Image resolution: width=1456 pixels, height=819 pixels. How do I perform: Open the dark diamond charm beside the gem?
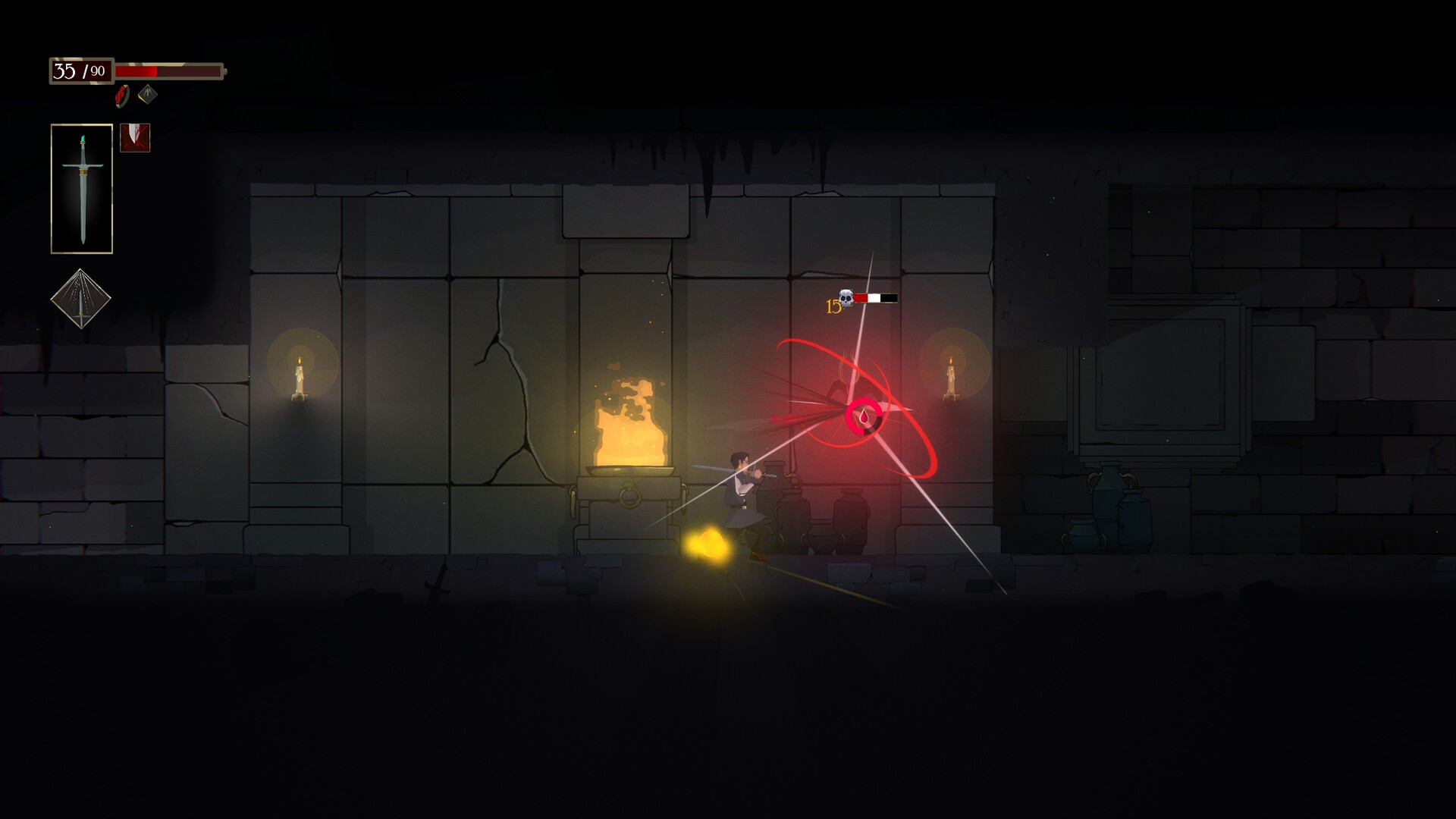click(146, 96)
